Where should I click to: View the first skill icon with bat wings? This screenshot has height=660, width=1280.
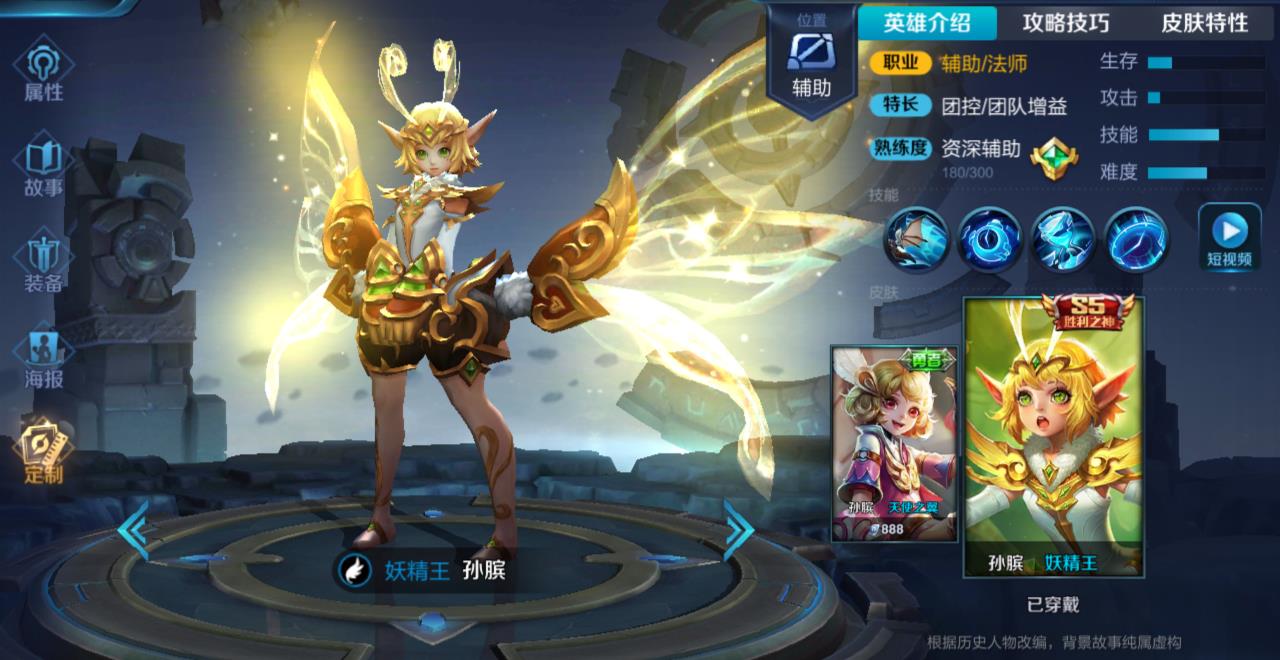point(915,239)
